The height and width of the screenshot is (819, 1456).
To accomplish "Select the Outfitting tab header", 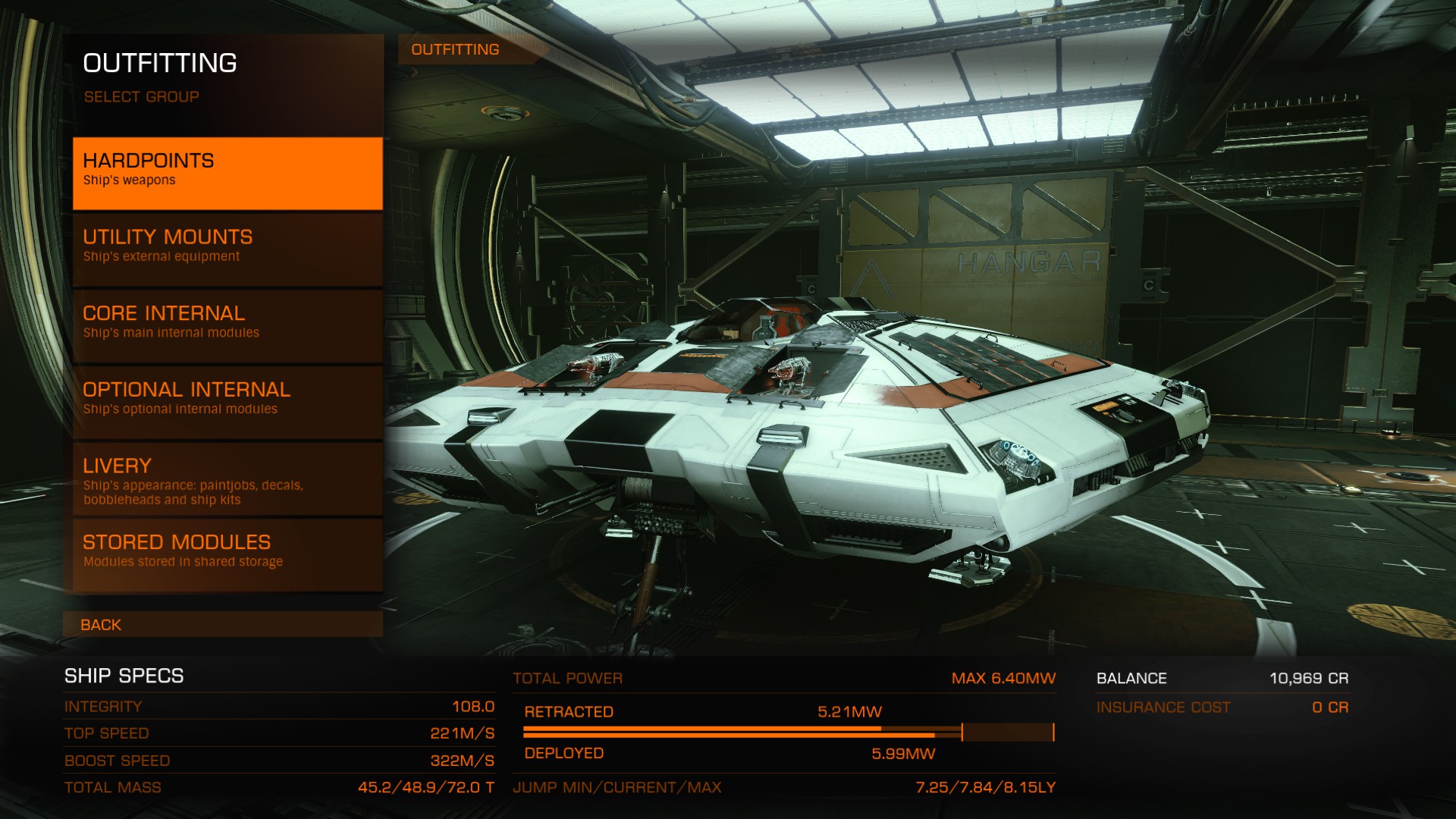I will click(456, 50).
